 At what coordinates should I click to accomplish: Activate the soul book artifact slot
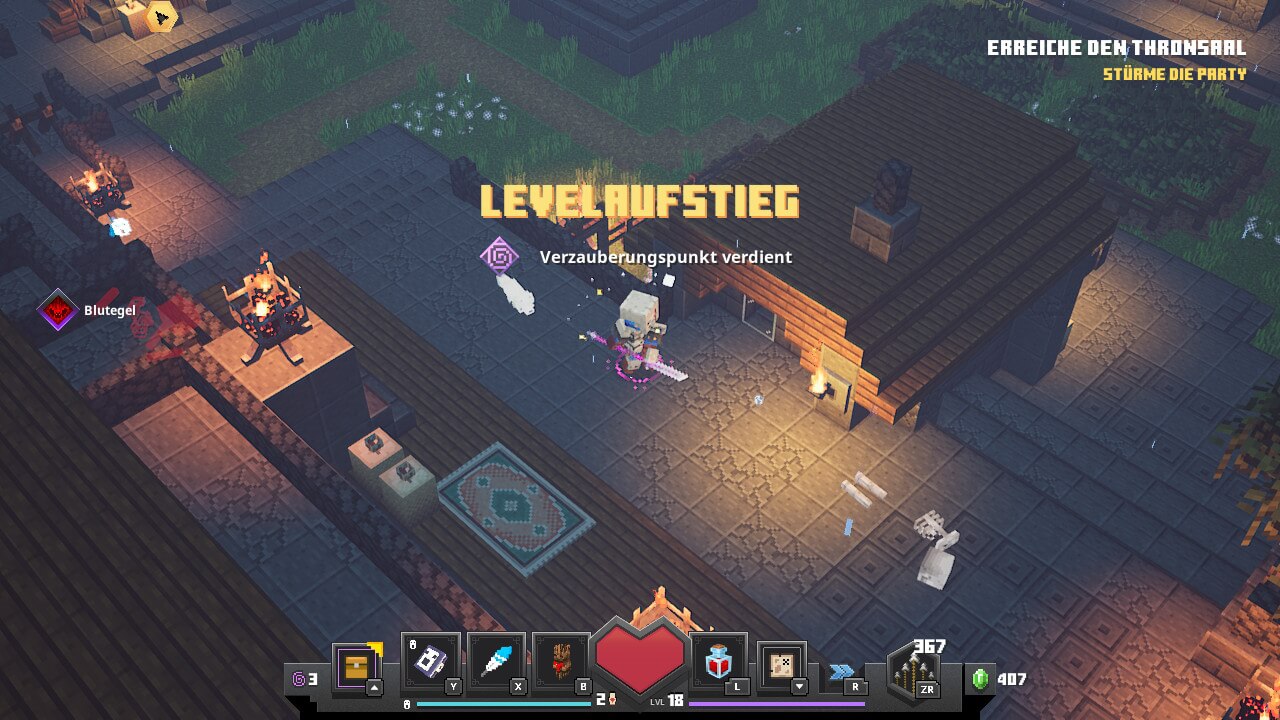430,661
